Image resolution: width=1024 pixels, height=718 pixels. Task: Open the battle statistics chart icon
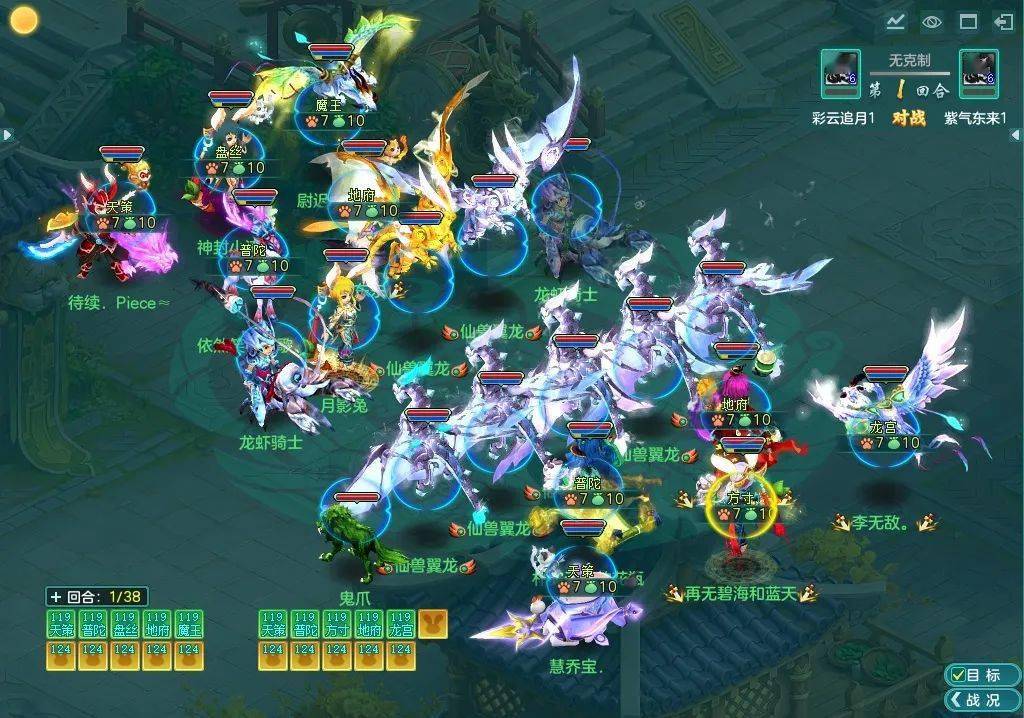click(x=895, y=21)
